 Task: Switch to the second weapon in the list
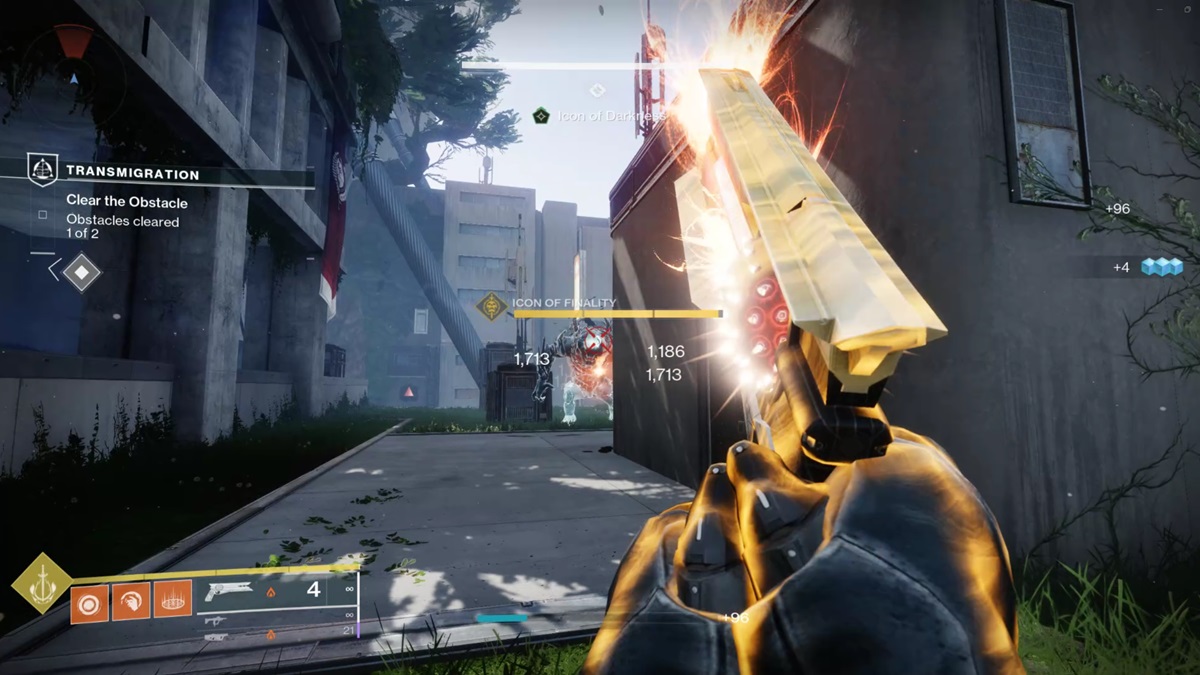tap(216, 621)
